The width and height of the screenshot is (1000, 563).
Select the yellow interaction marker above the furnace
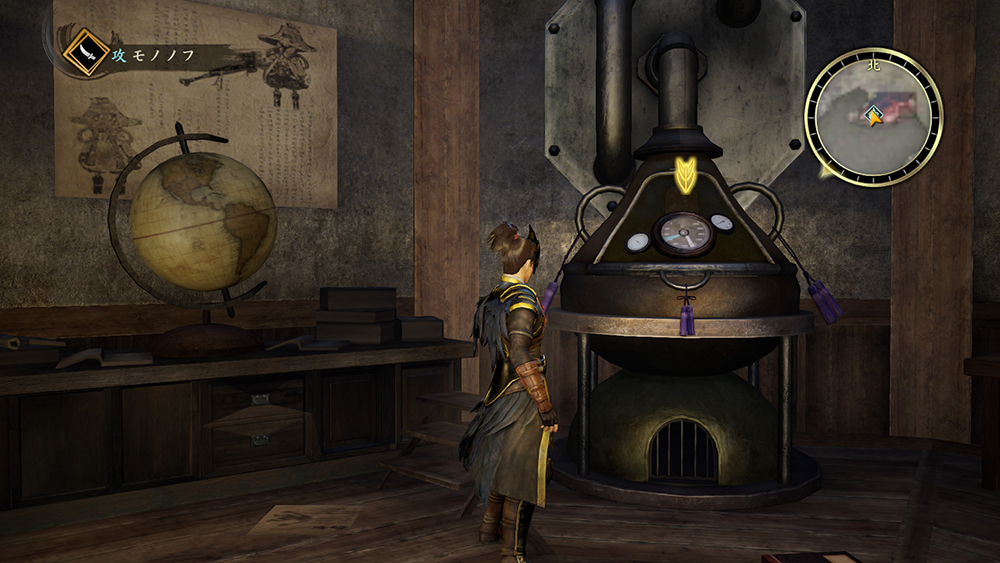coord(686,174)
